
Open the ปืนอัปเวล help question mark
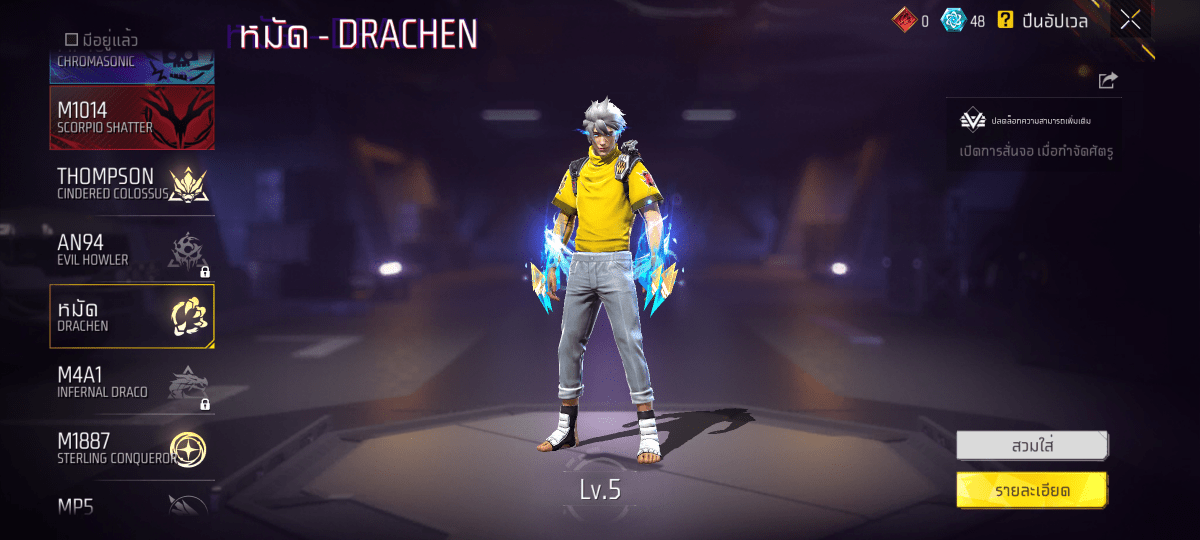click(1005, 20)
